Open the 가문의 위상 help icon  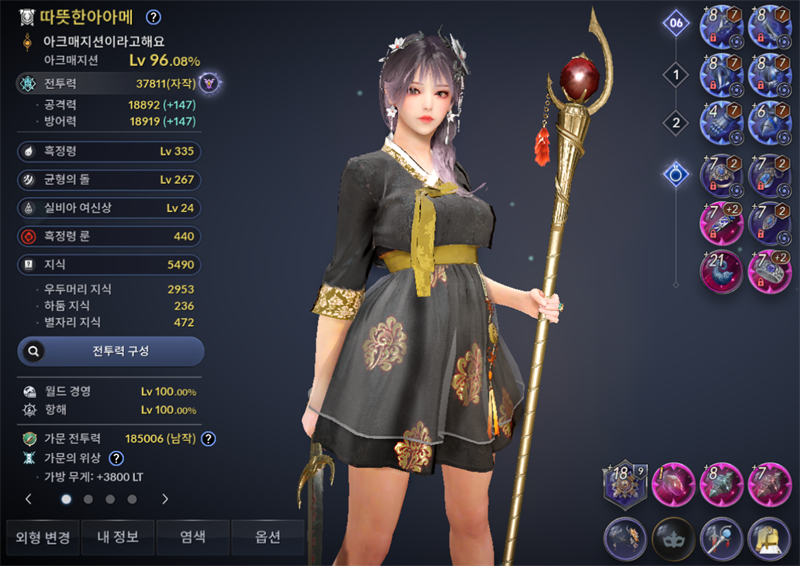point(116,458)
